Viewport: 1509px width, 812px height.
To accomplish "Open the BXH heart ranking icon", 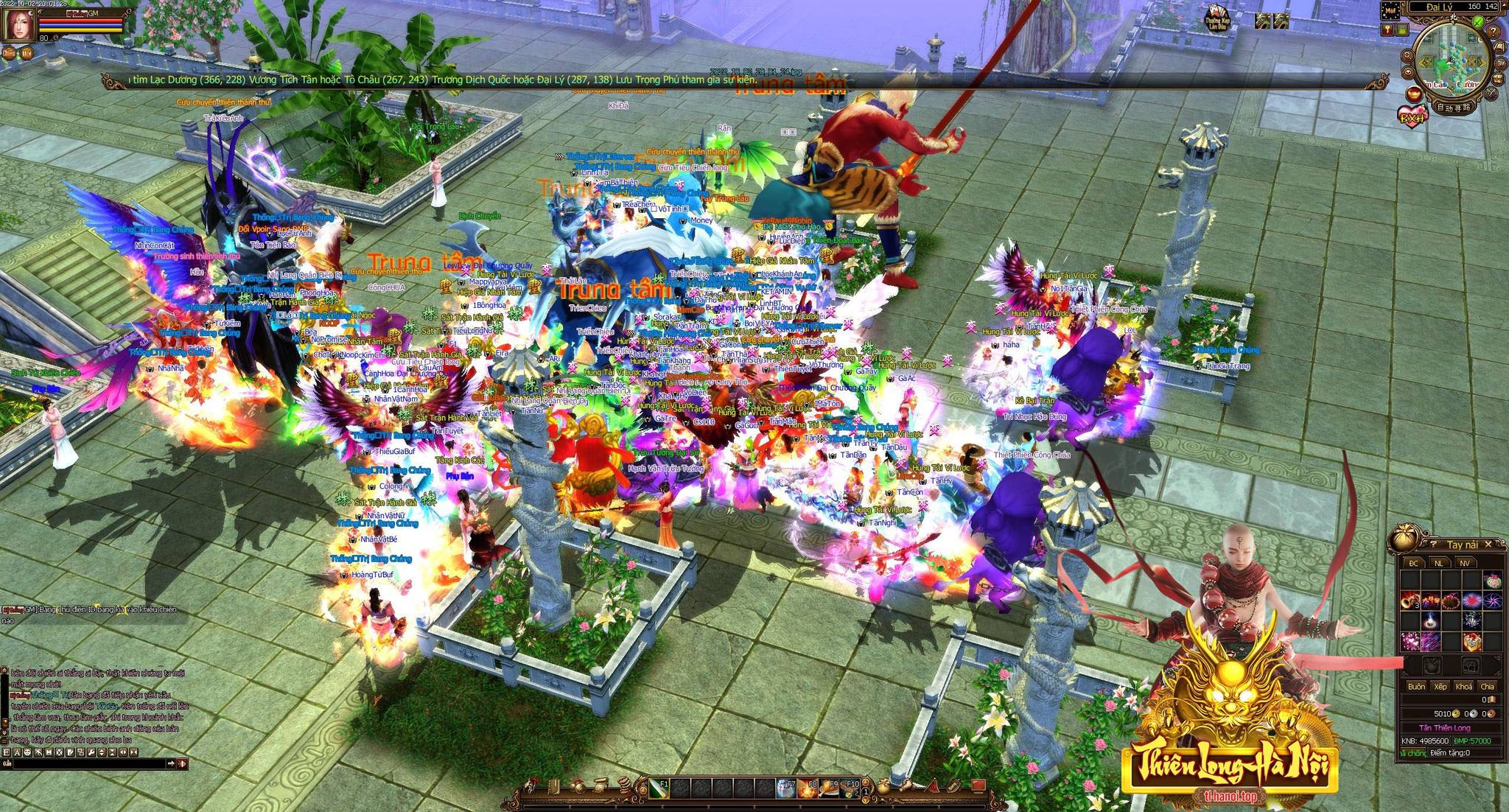I will pyautogui.click(x=1412, y=118).
